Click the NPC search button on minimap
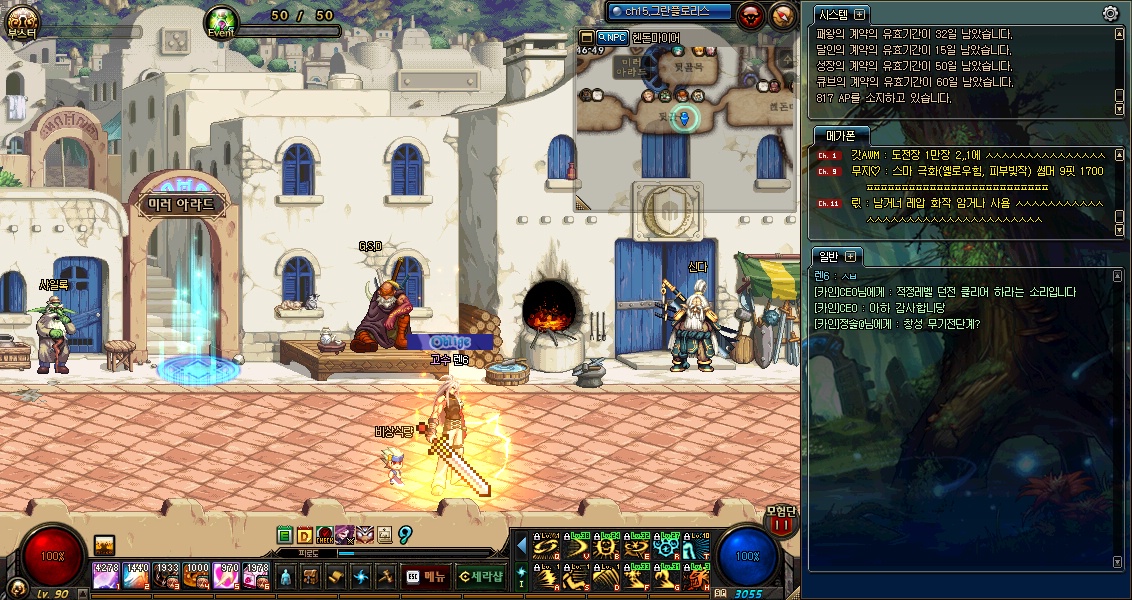The height and width of the screenshot is (600, 1132). point(613,37)
